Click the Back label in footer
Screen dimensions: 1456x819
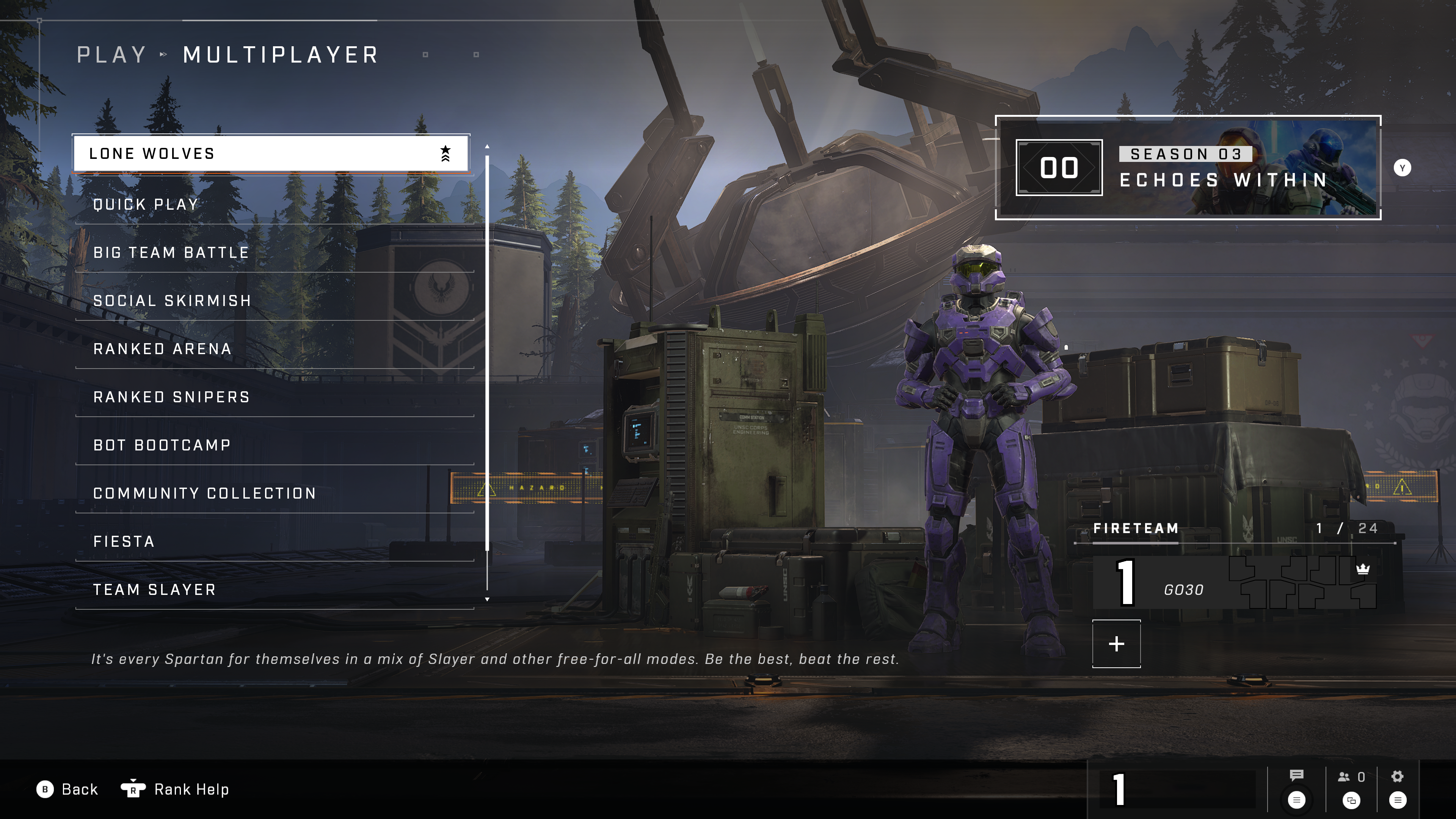pos(79,789)
